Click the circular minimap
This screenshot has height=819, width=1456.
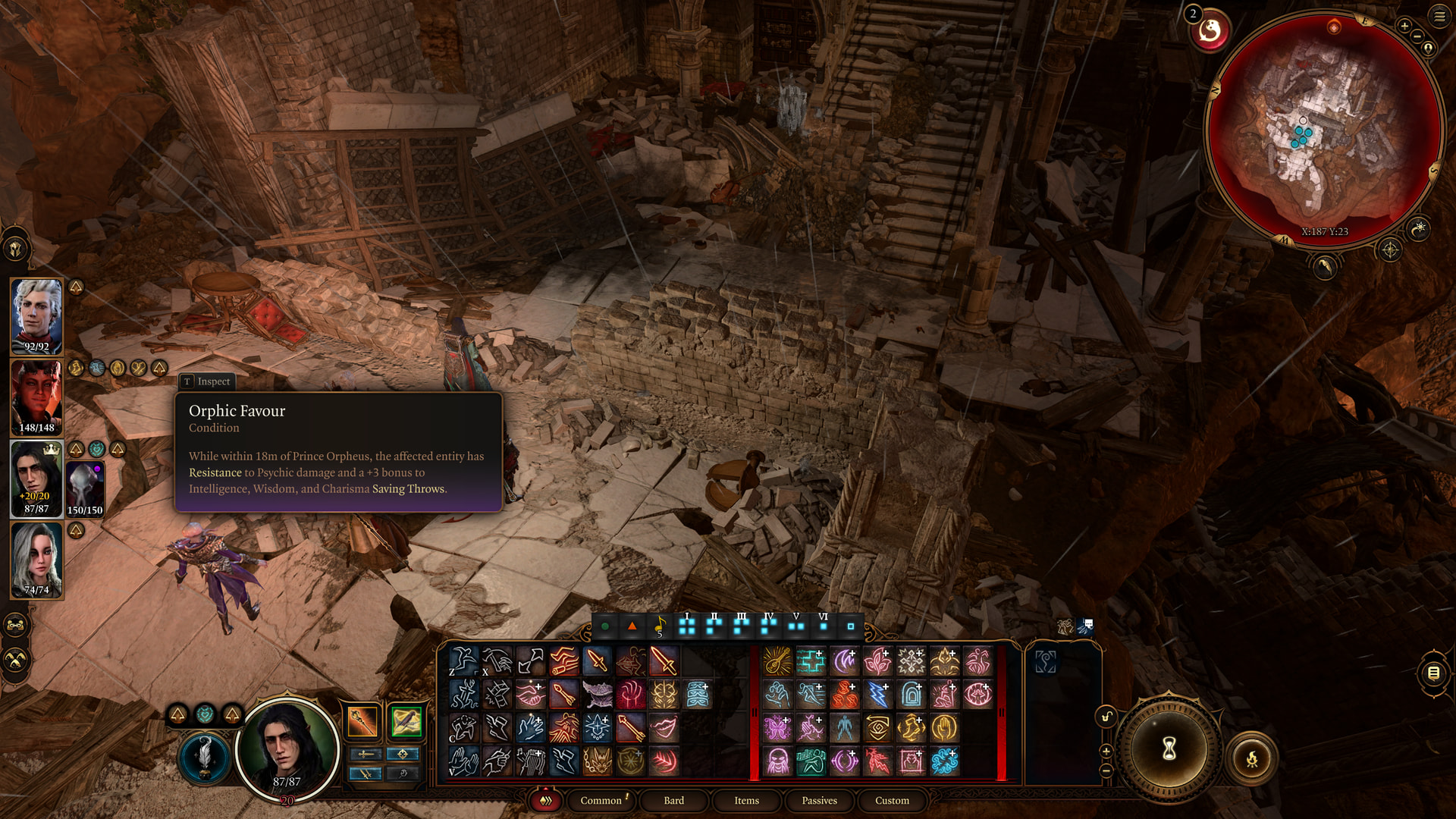click(x=1323, y=129)
